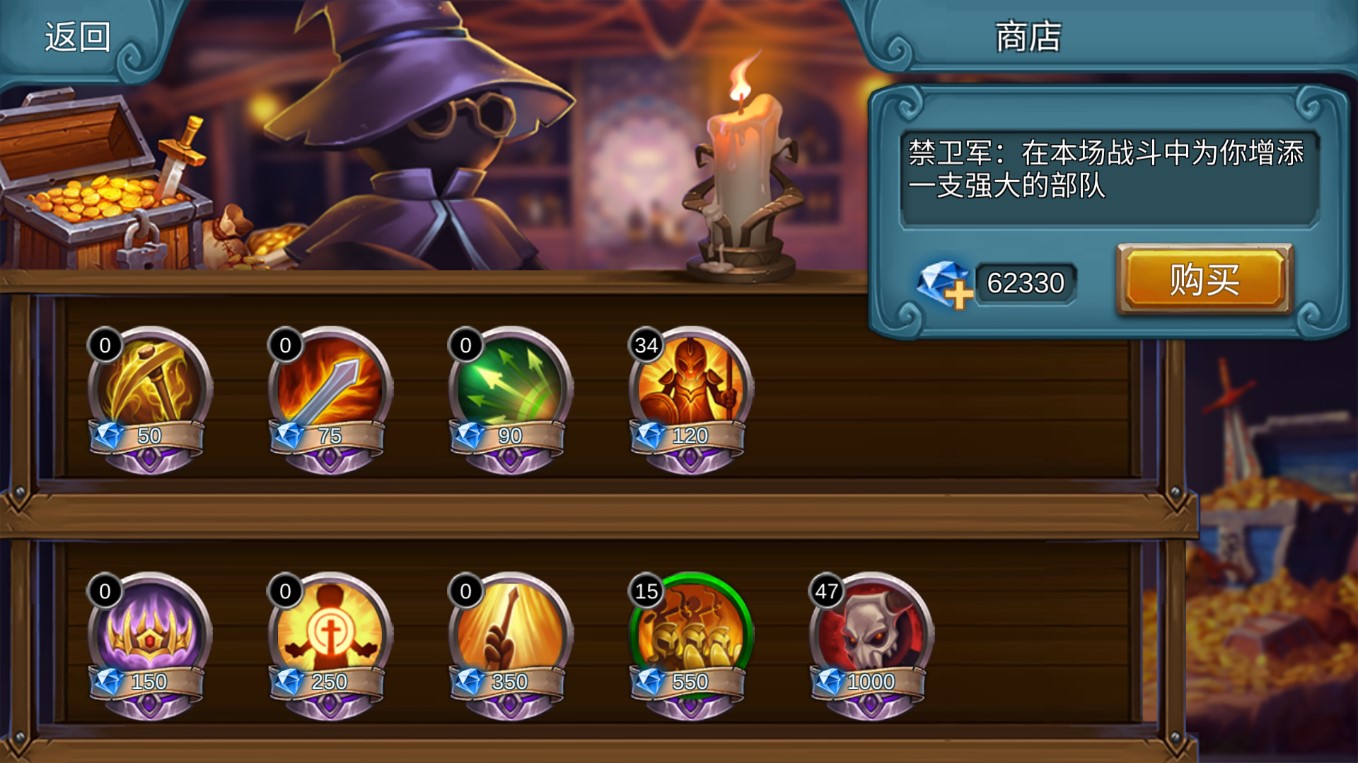The height and width of the screenshot is (763, 1358).
Task: Add more gems via the diamond plus icon
Action: (944, 284)
